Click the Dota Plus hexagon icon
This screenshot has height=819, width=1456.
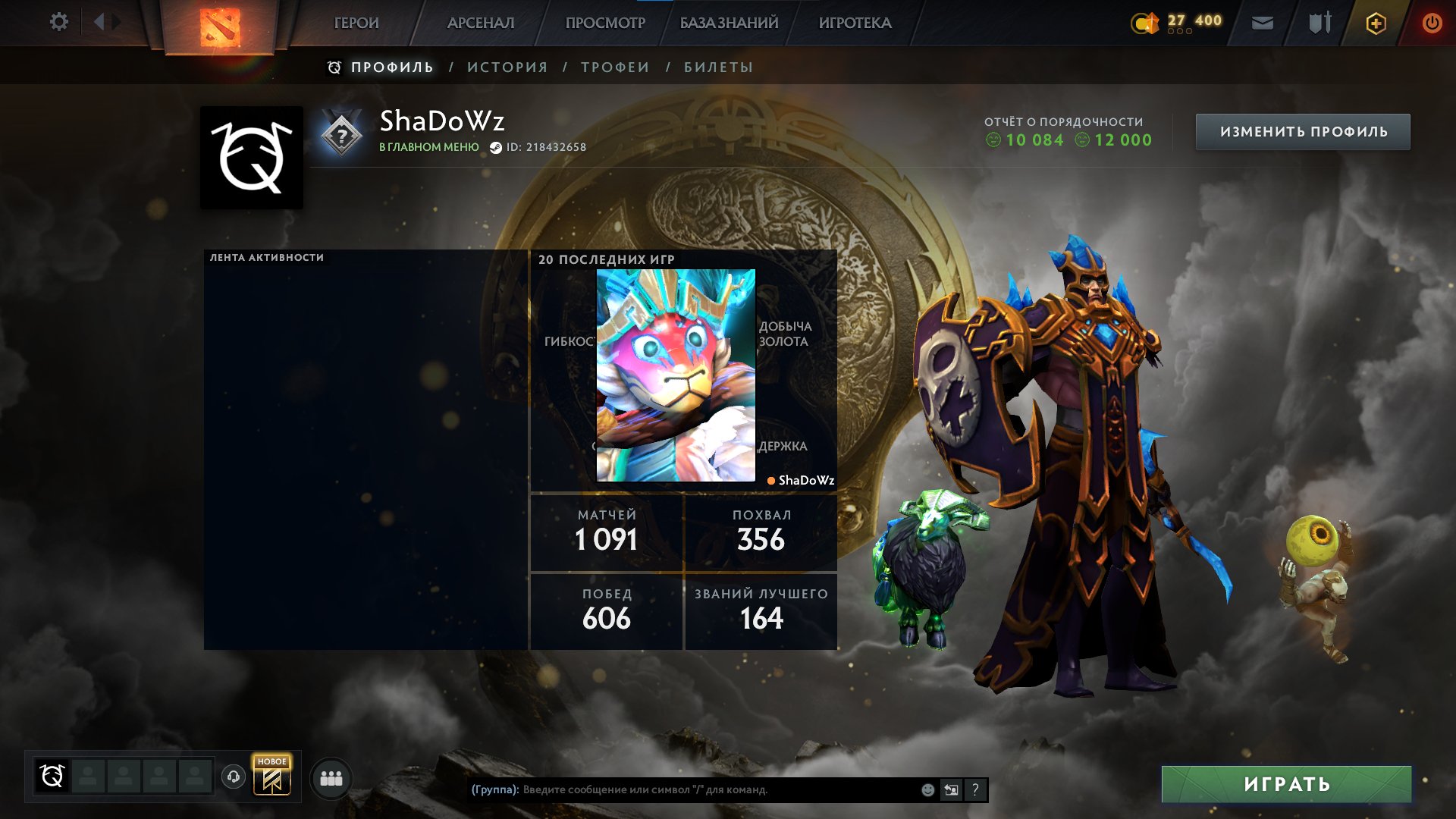tap(1375, 23)
